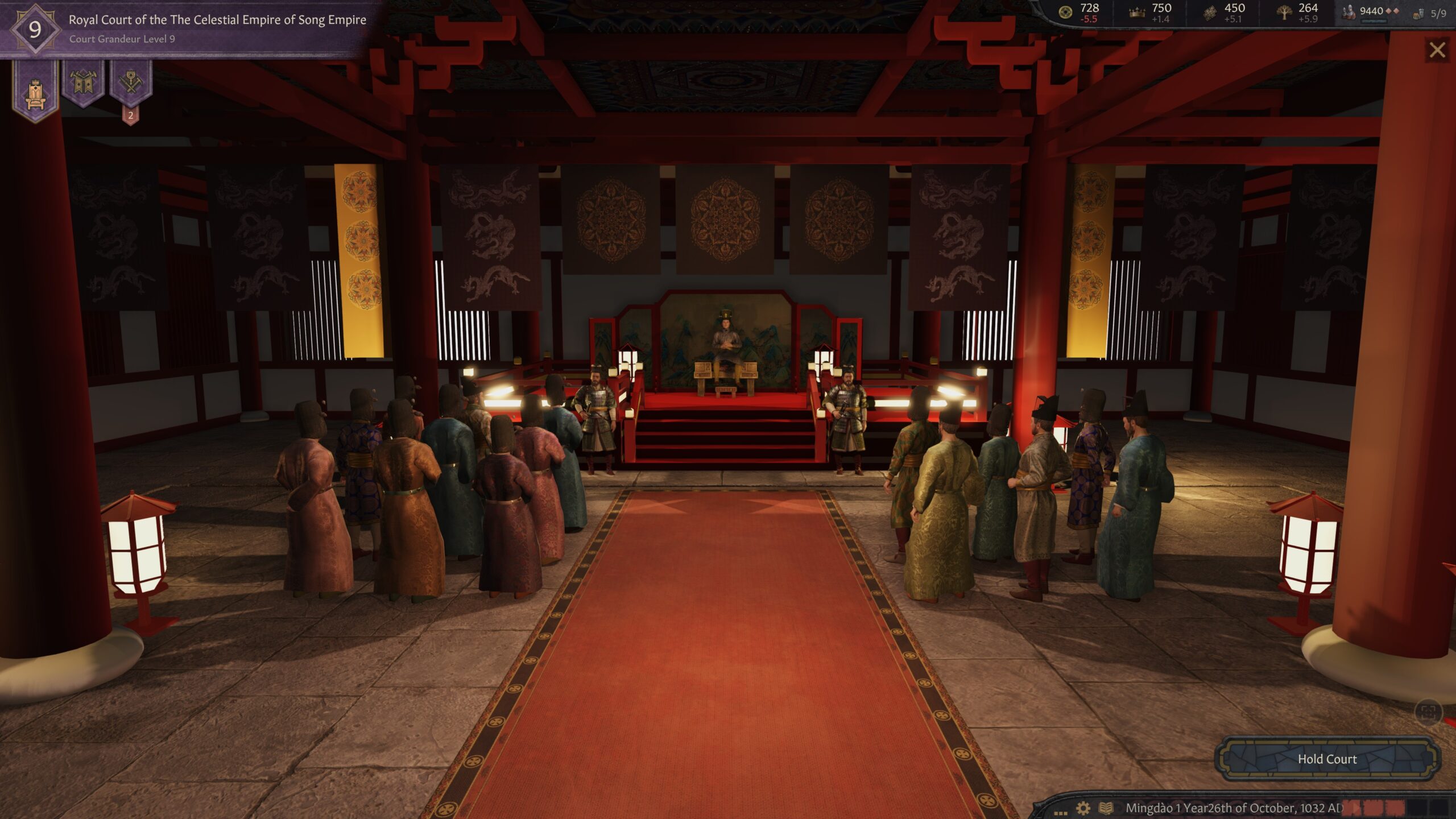1456x819 pixels.
Task: Open the encyclopedia book icon
Action: pos(1106,808)
